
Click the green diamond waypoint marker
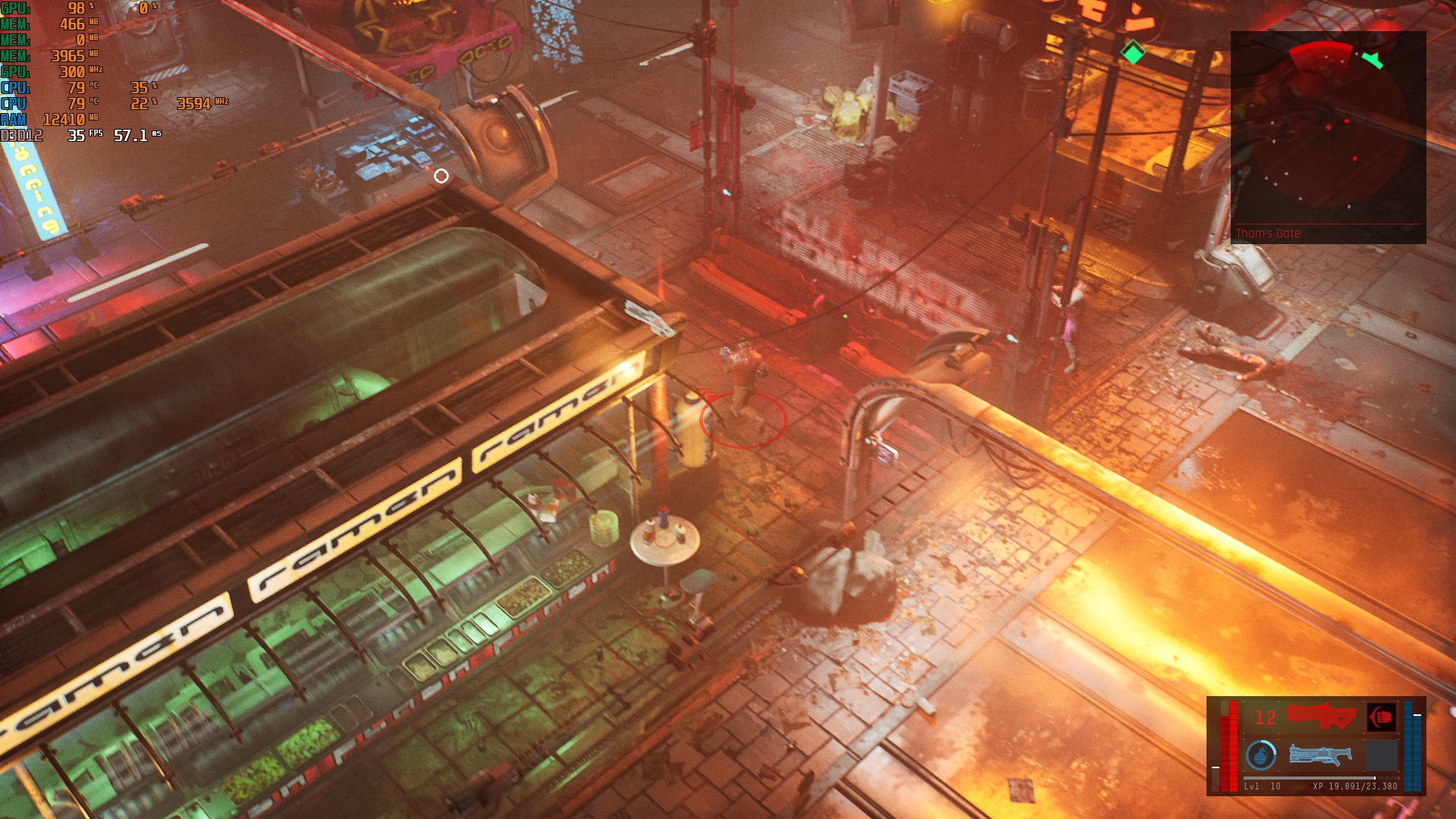[1133, 53]
